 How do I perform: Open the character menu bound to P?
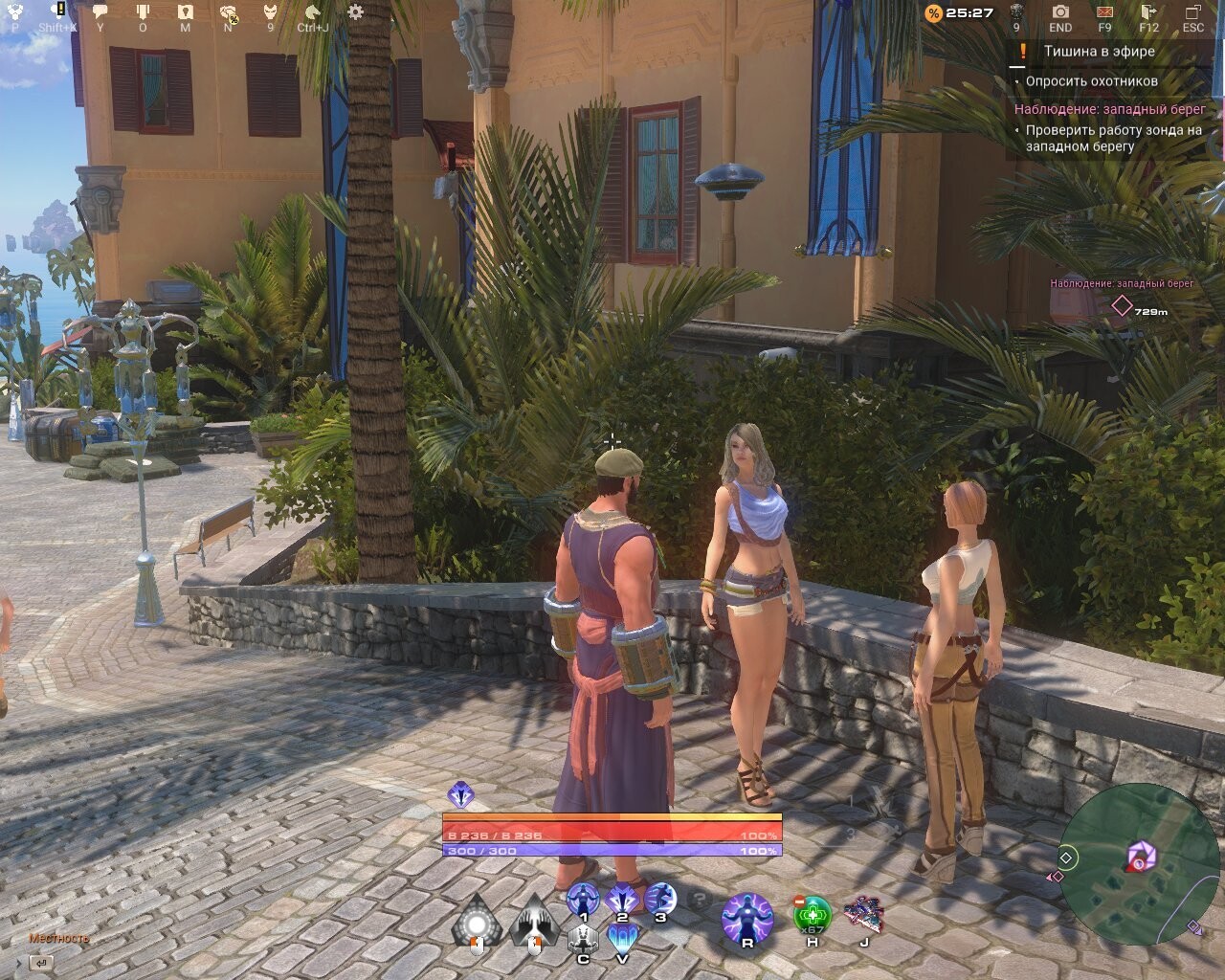coord(14,11)
